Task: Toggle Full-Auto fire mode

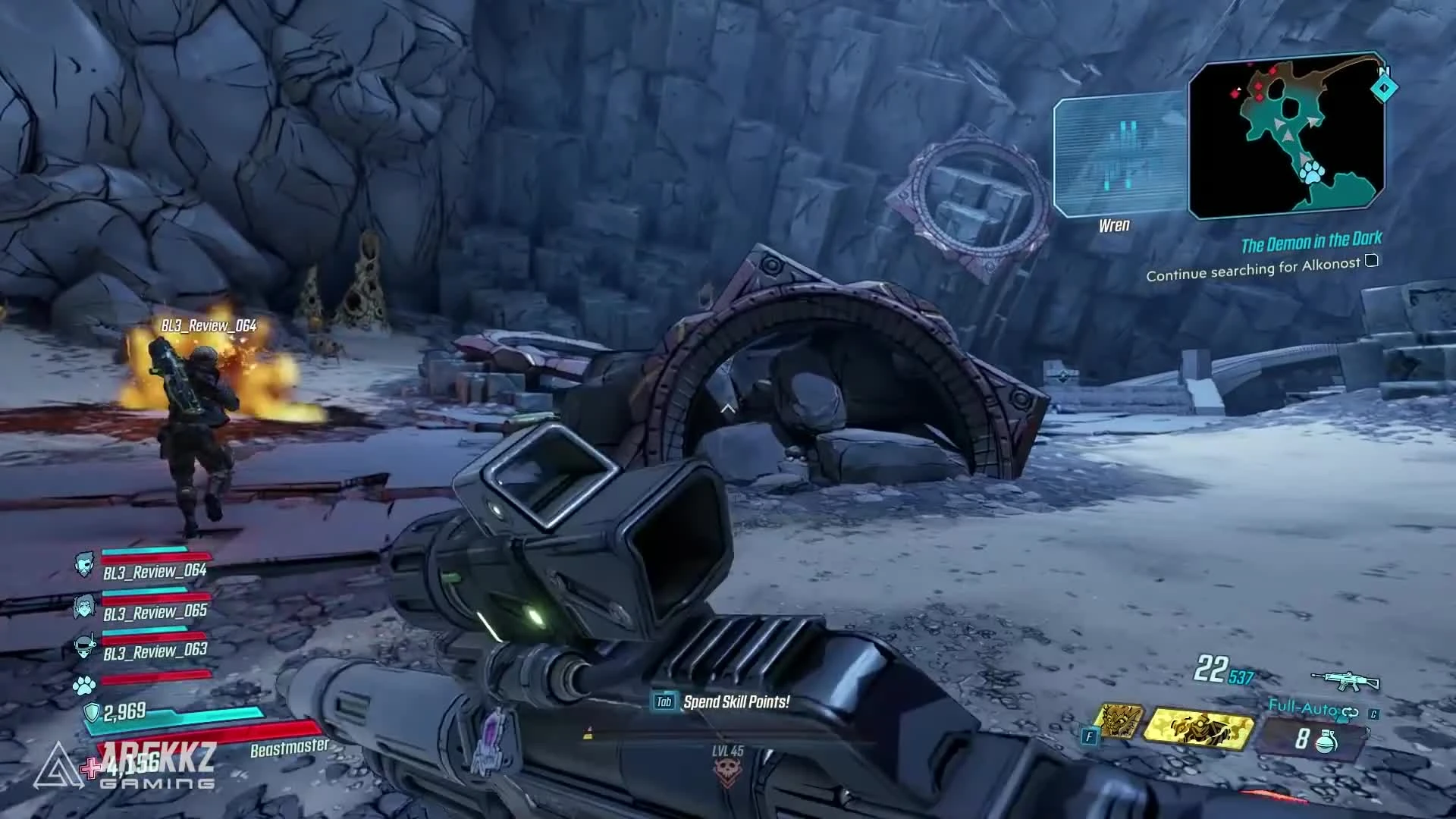Action: (1300, 707)
